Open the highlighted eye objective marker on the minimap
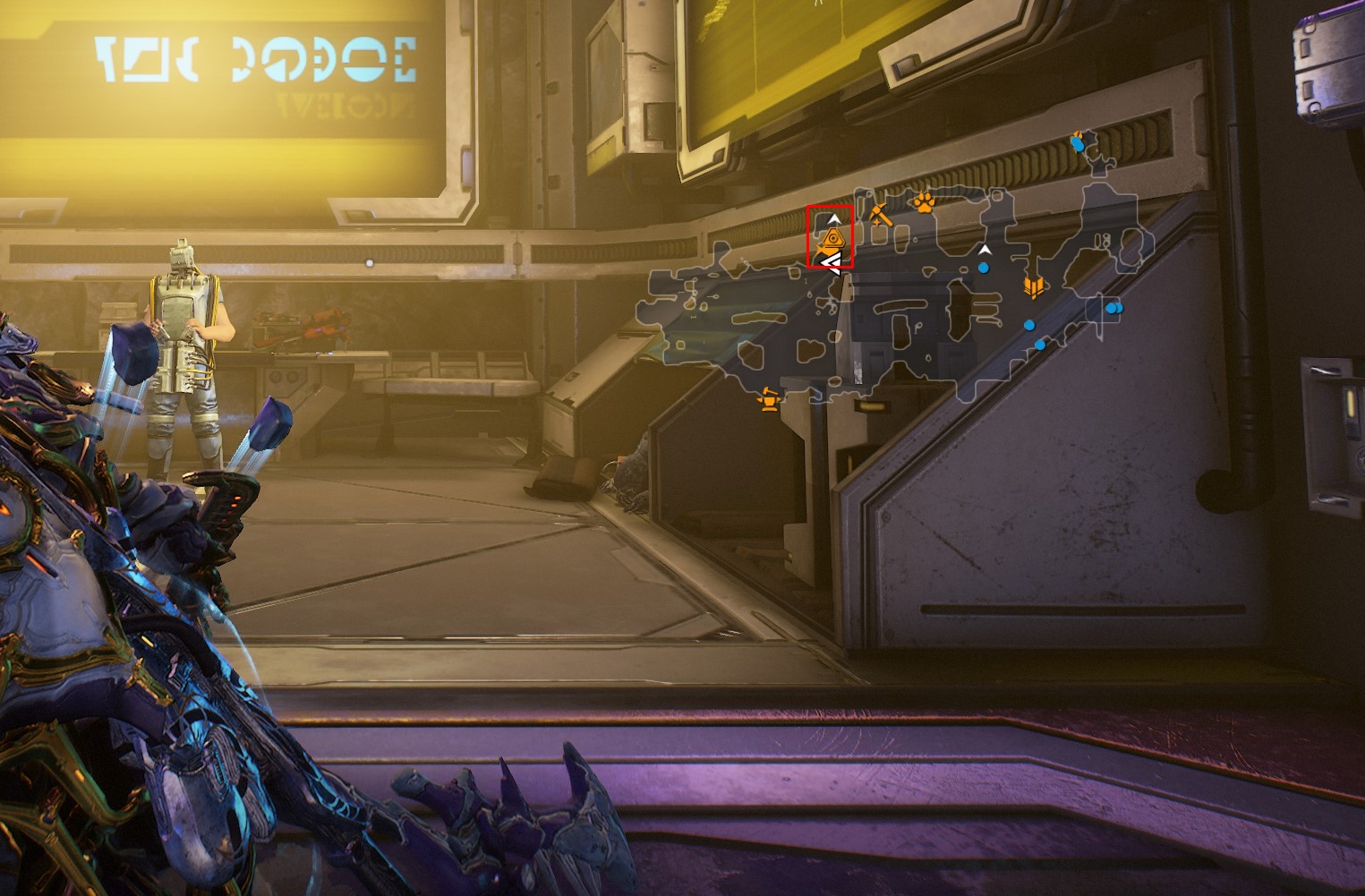Image resolution: width=1365 pixels, height=896 pixels. click(833, 238)
